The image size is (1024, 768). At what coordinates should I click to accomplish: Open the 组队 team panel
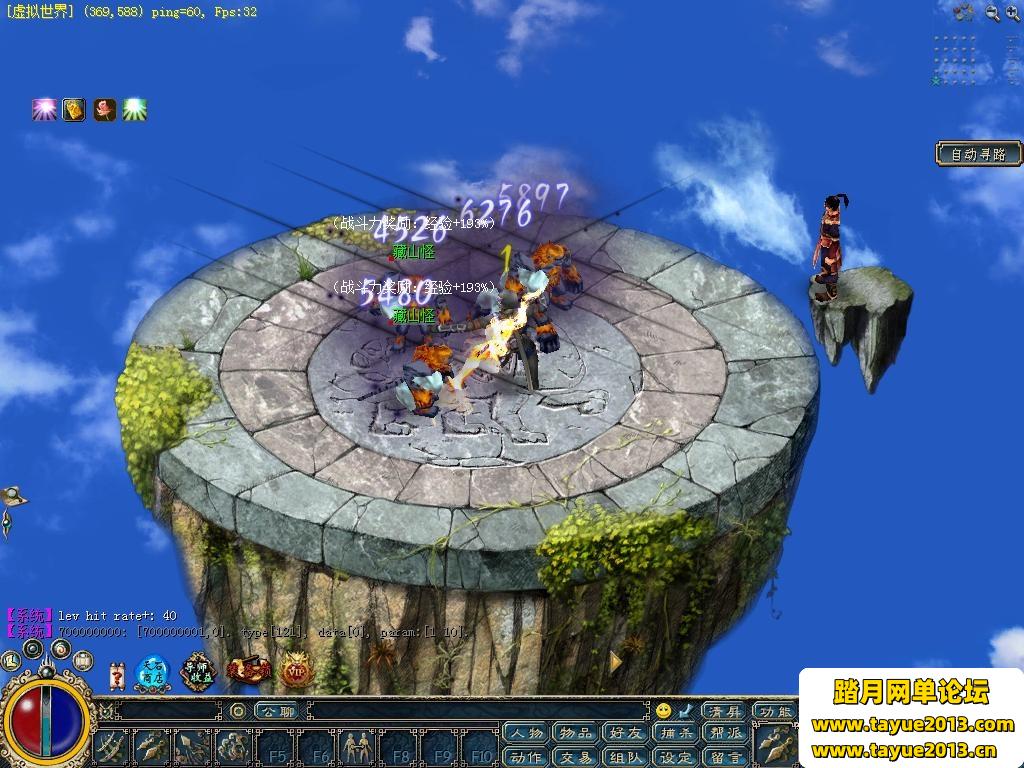pos(624,757)
